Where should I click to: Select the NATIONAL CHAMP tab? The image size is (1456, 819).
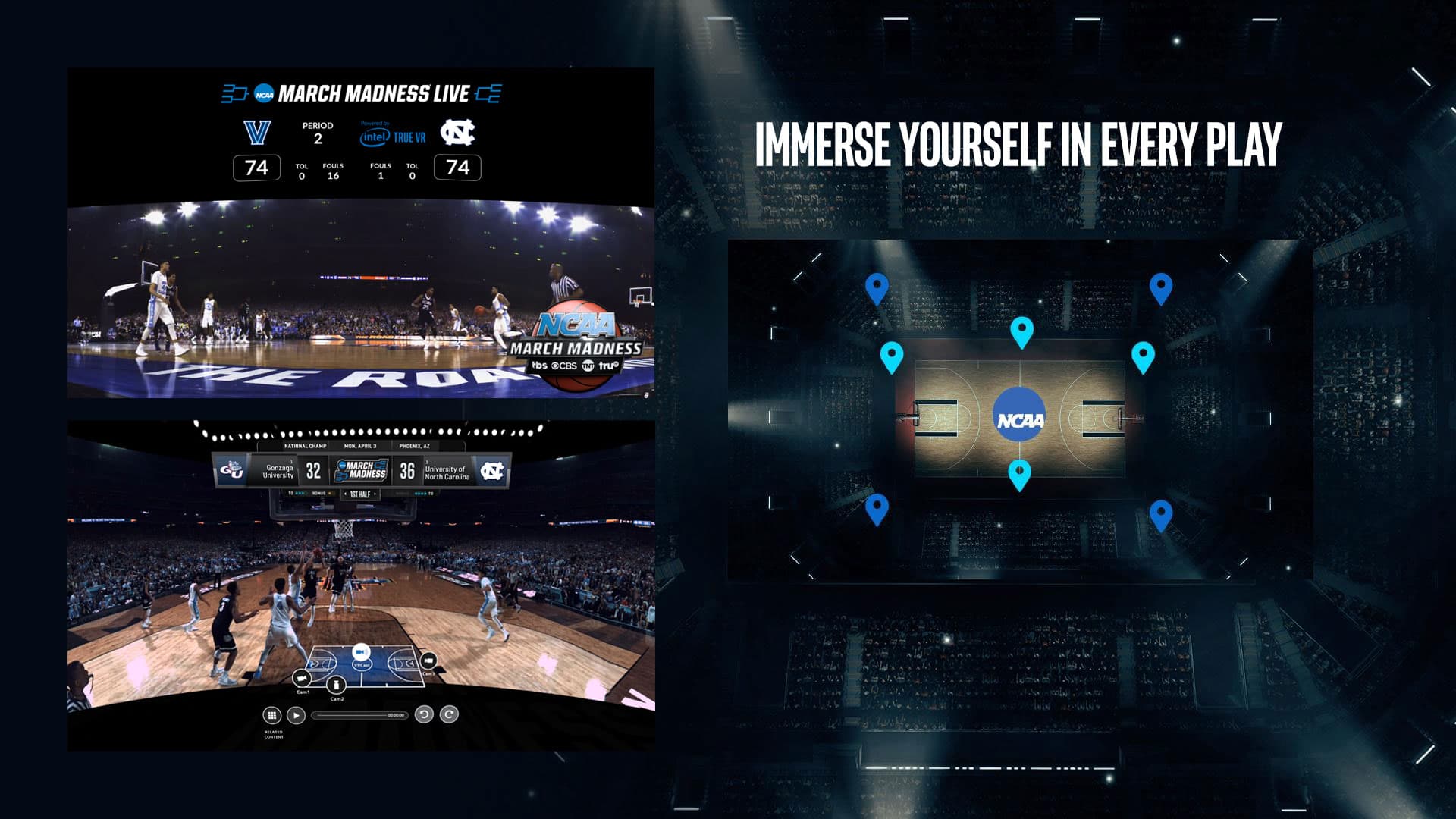pos(305,446)
